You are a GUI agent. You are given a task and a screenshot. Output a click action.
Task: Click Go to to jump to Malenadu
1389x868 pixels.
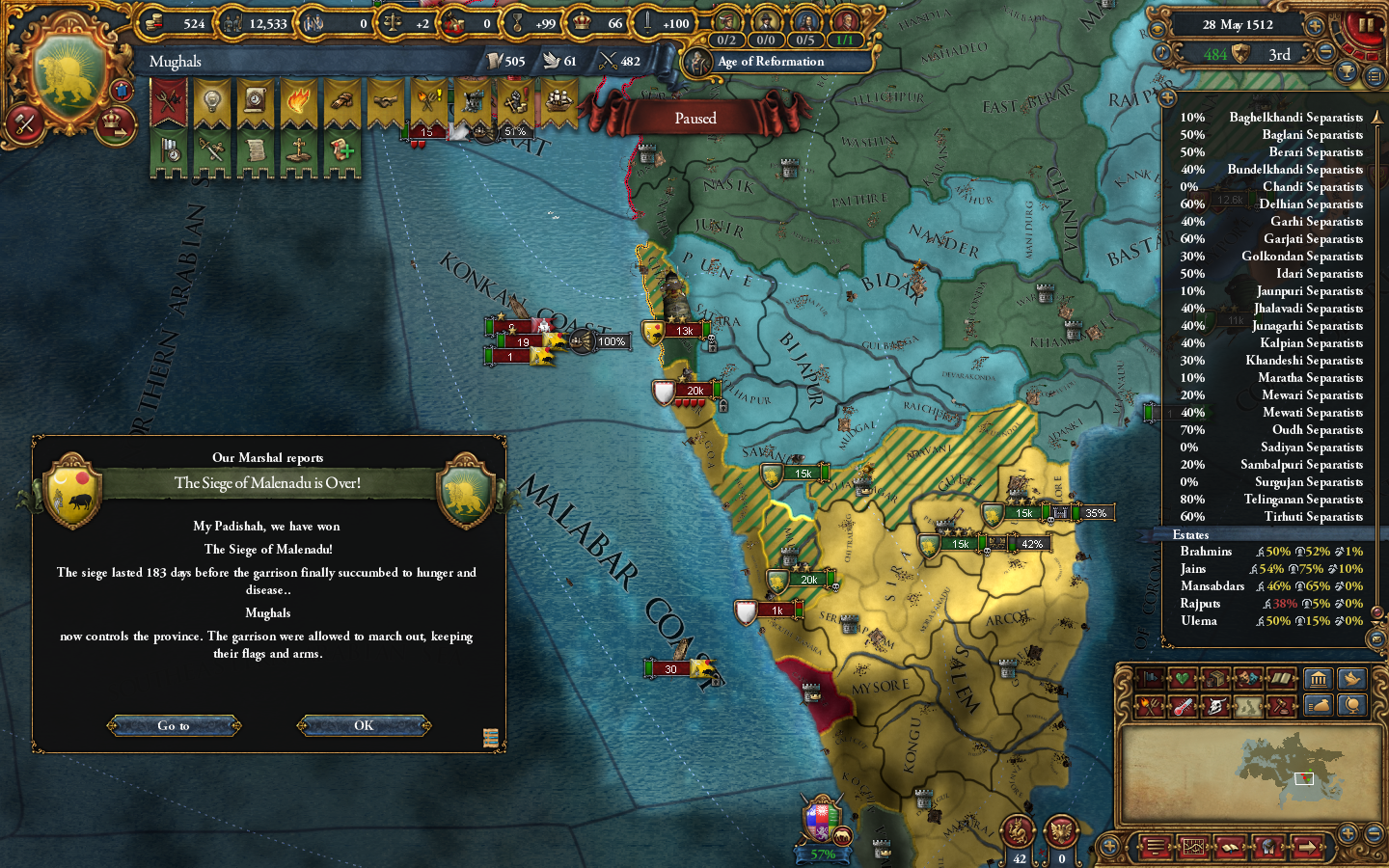click(x=174, y=725)
